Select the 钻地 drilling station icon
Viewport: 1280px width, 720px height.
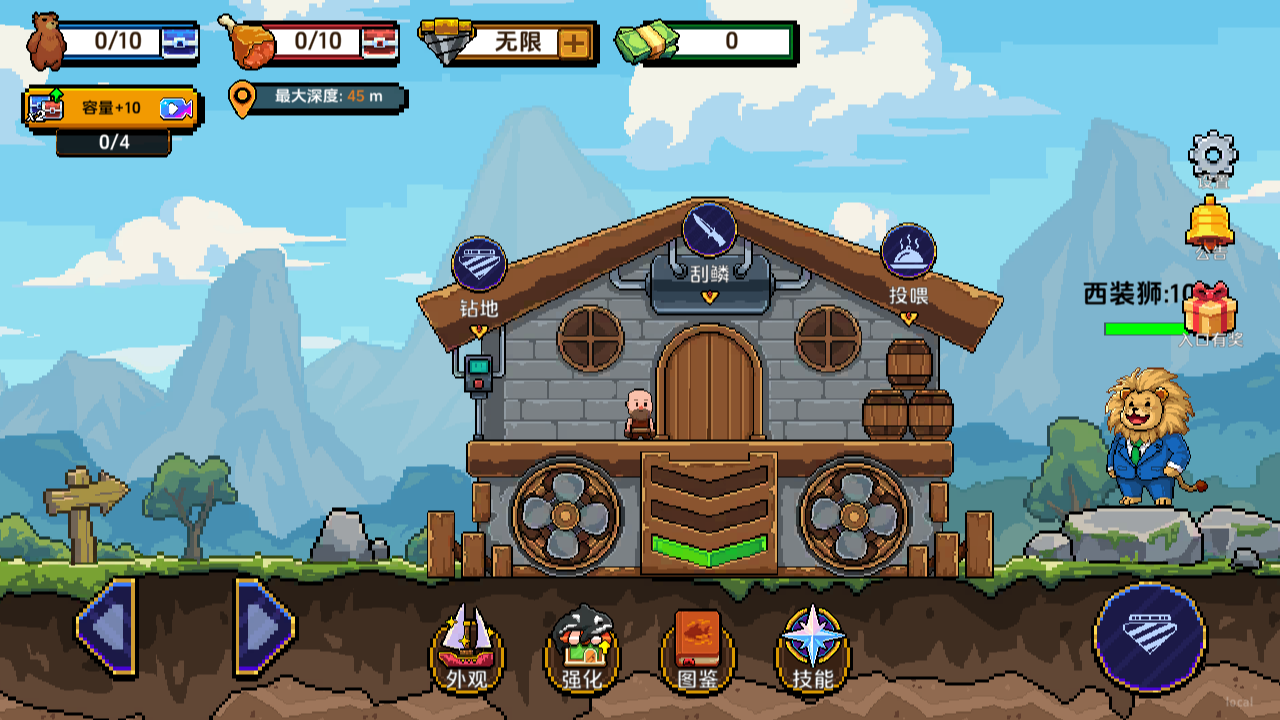pos(479,265)
